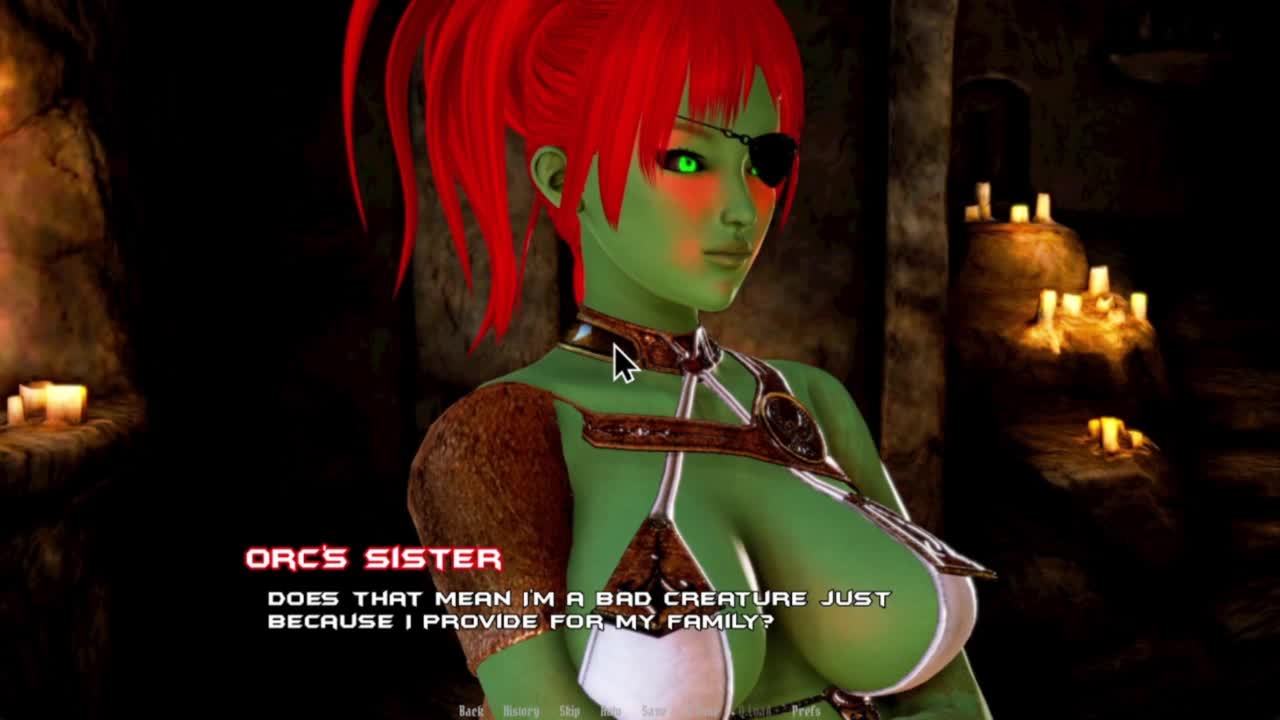Go back using the Back button
Viewport: 1280px width, 720px height.
click(x=470, y=711)
